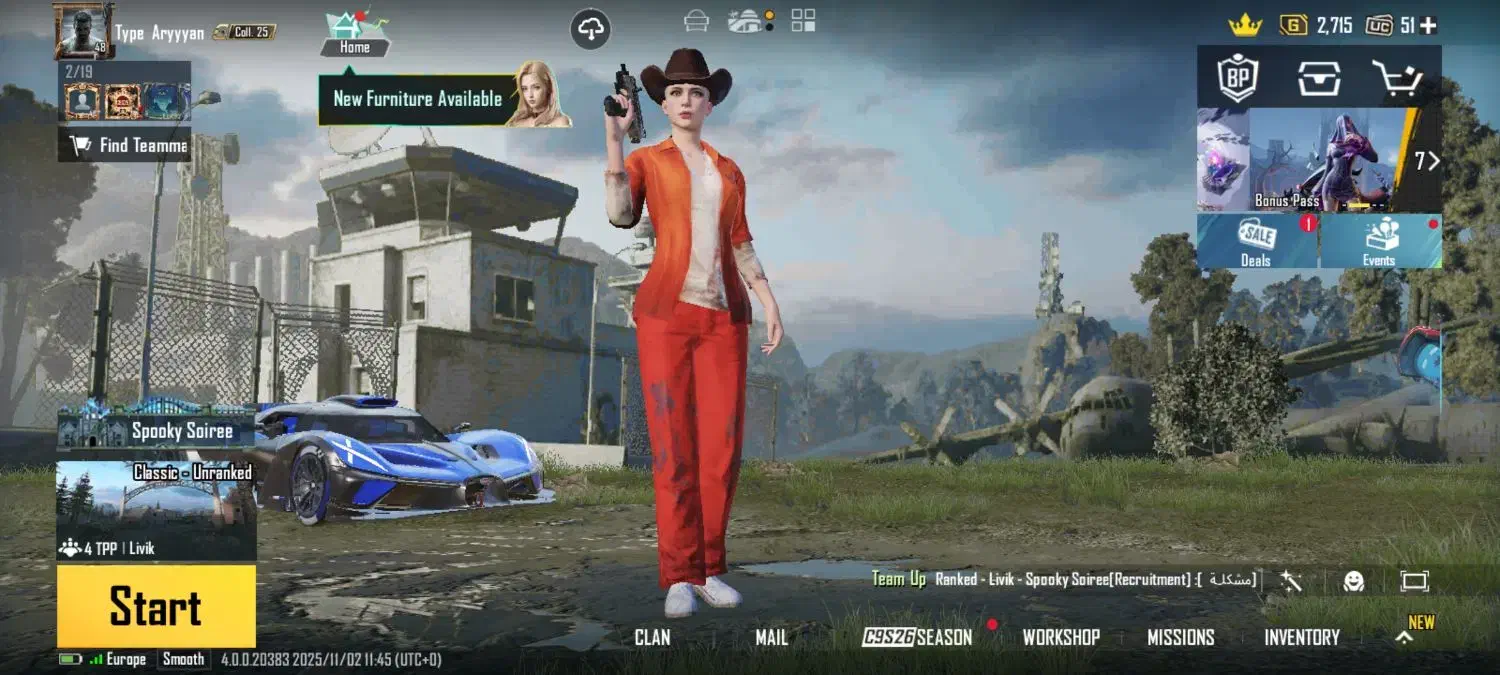Select the Find Teammates button
The image size is (1500, 675).
tap(126, 146)
